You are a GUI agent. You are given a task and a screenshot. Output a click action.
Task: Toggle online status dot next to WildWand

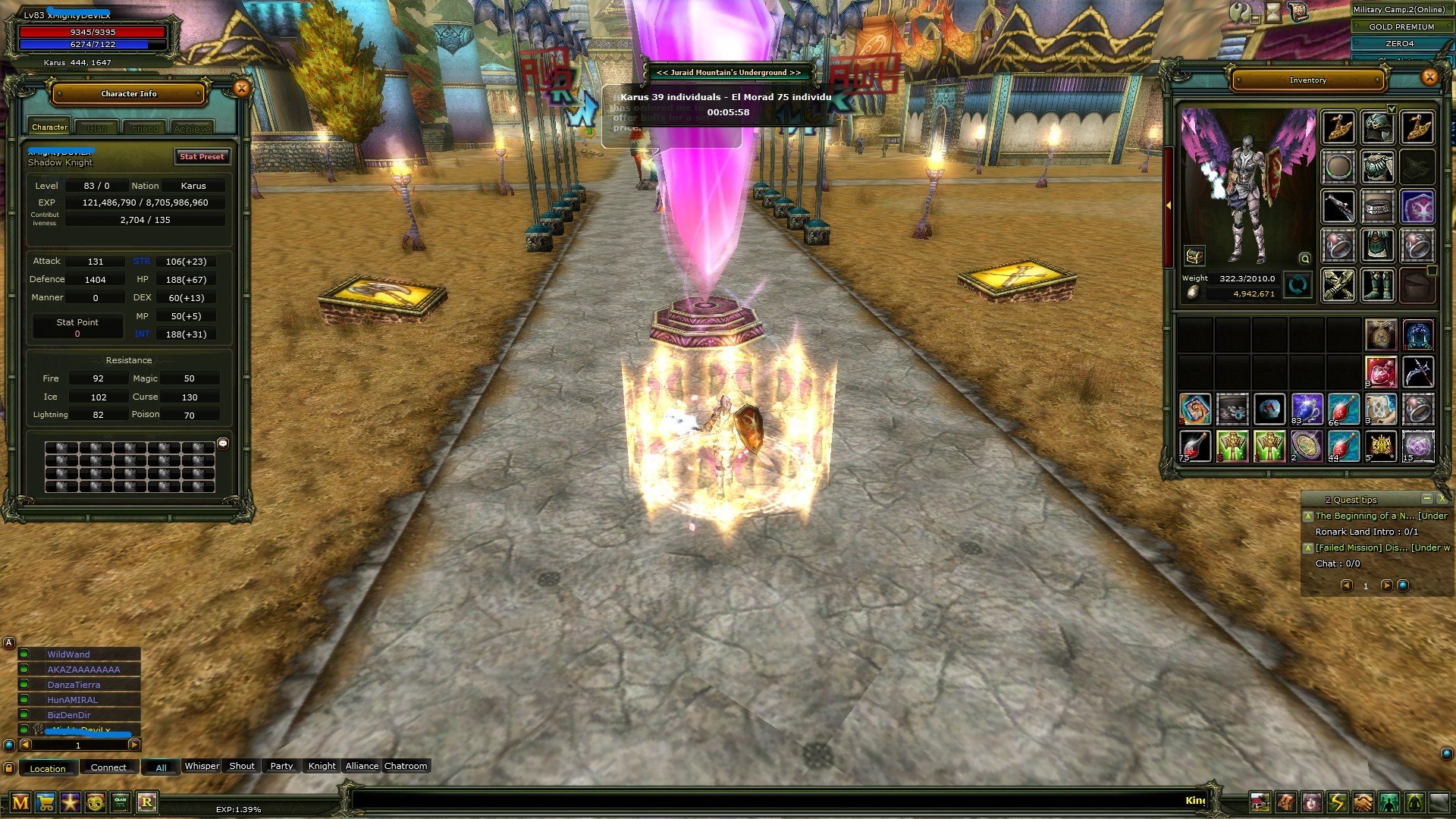coord(24,654)
